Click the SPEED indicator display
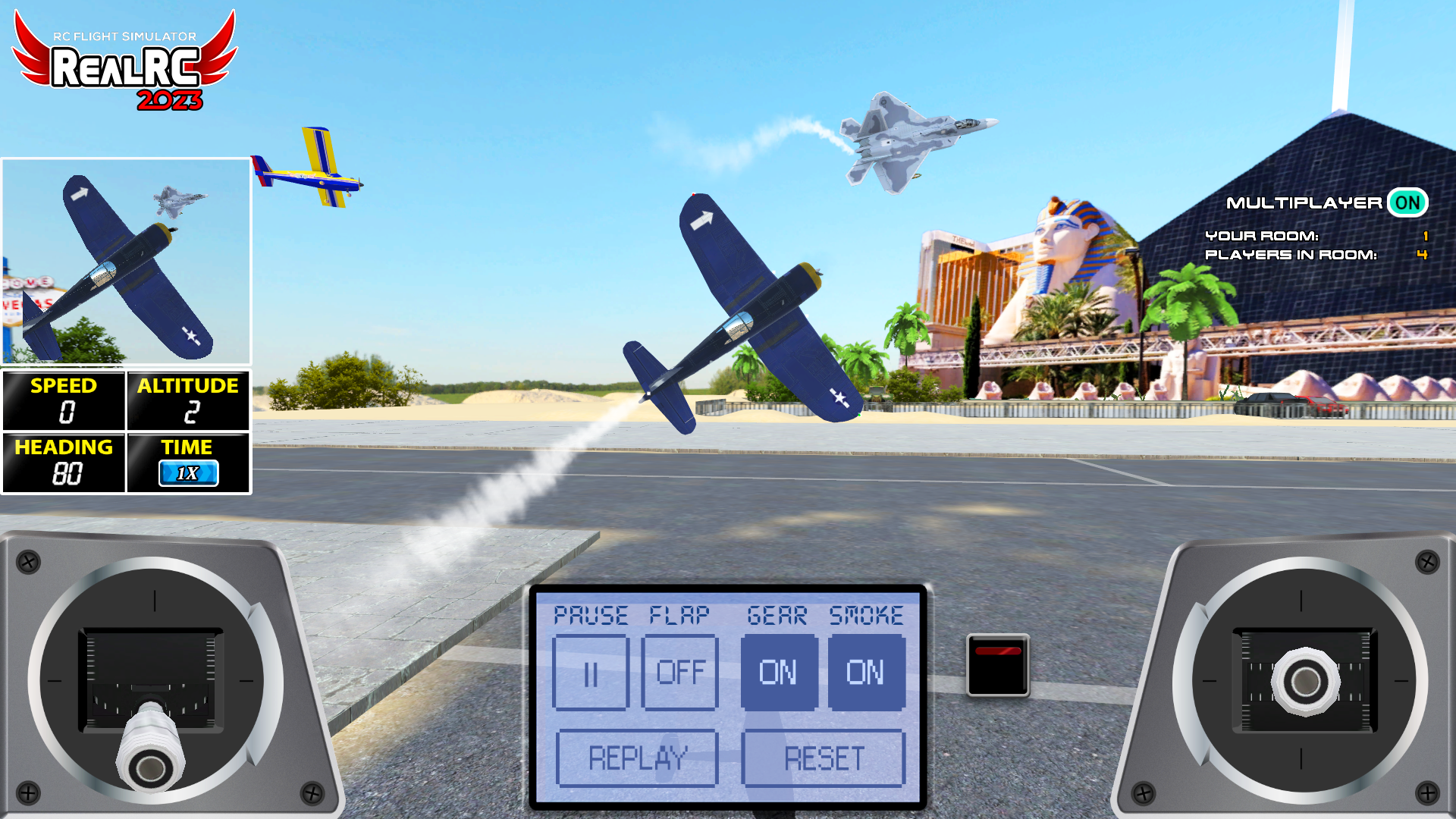 tap(64, 402)
